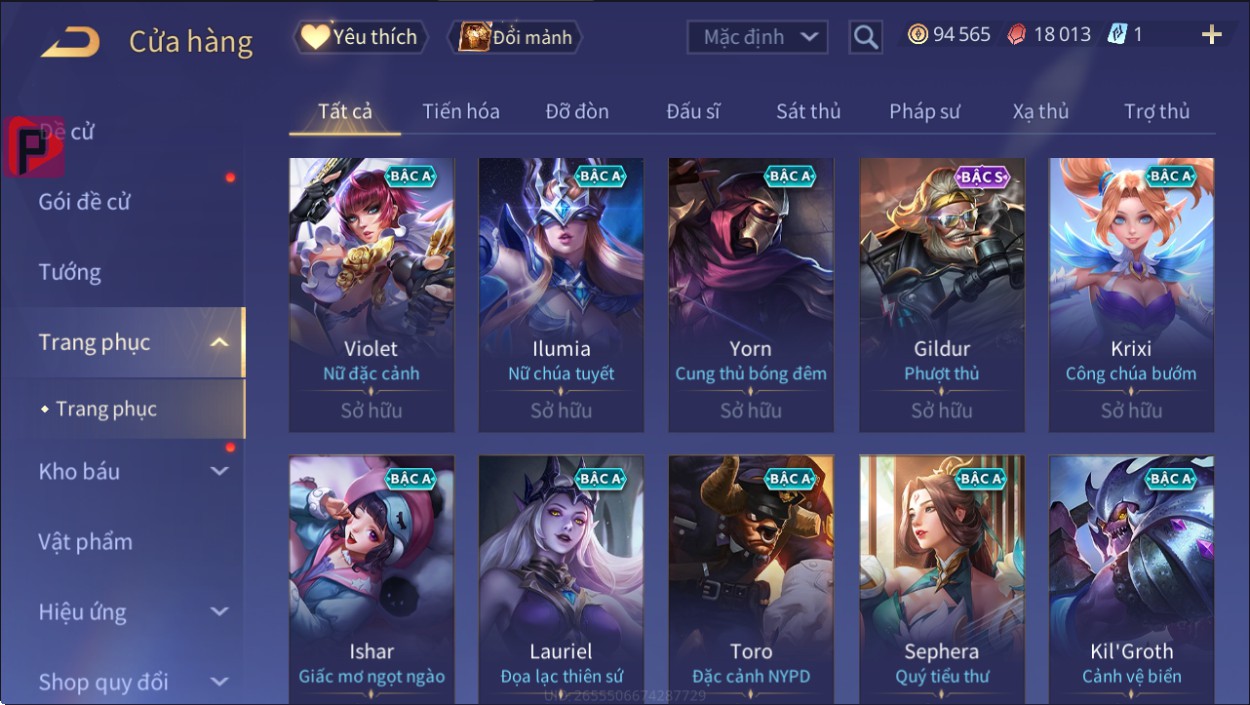Screen dimensions: 1250x705
Task: Open Gói đề cử in sidebar
Action: [x=85, y=202]
